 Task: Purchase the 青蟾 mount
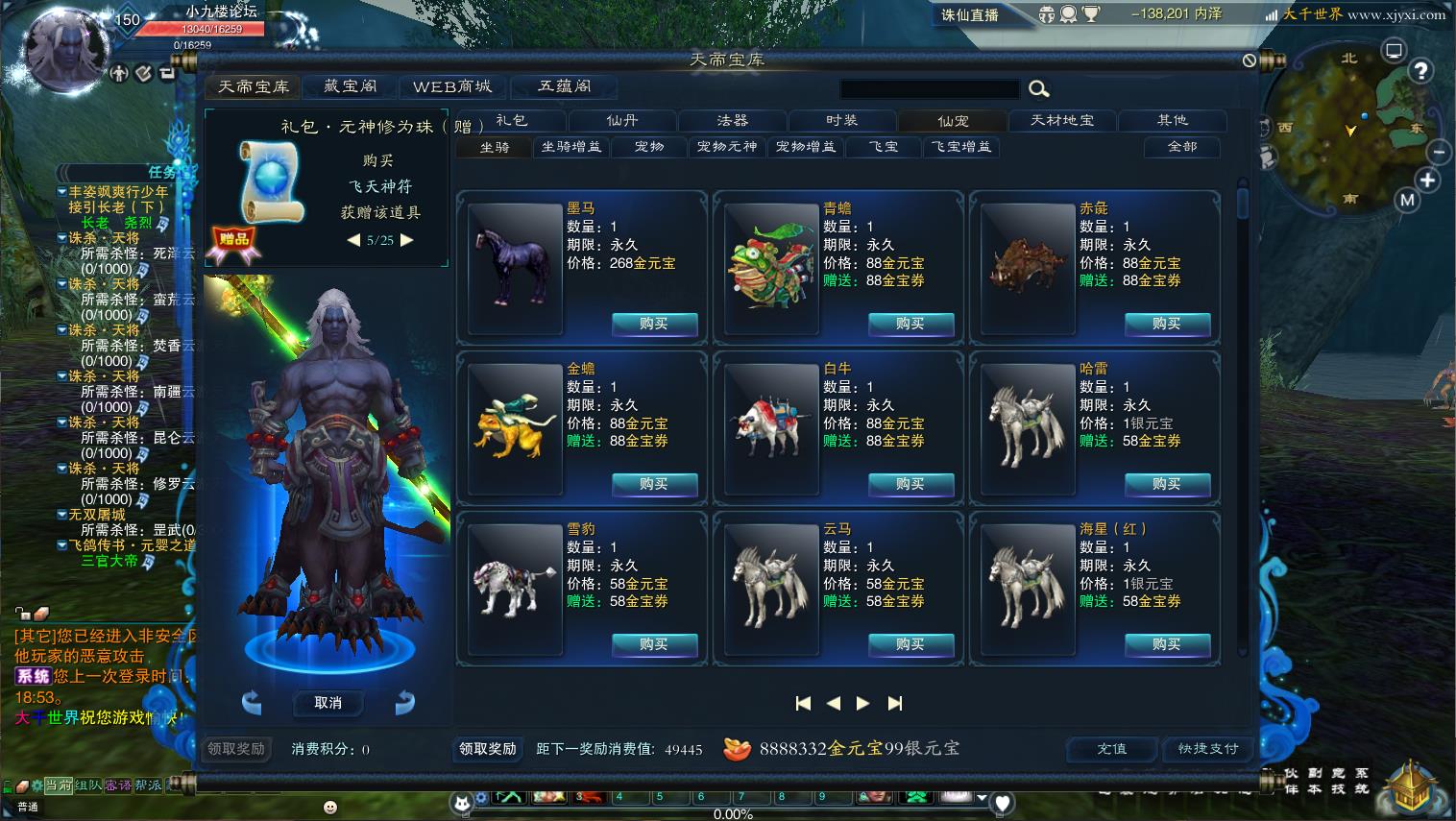910,324
